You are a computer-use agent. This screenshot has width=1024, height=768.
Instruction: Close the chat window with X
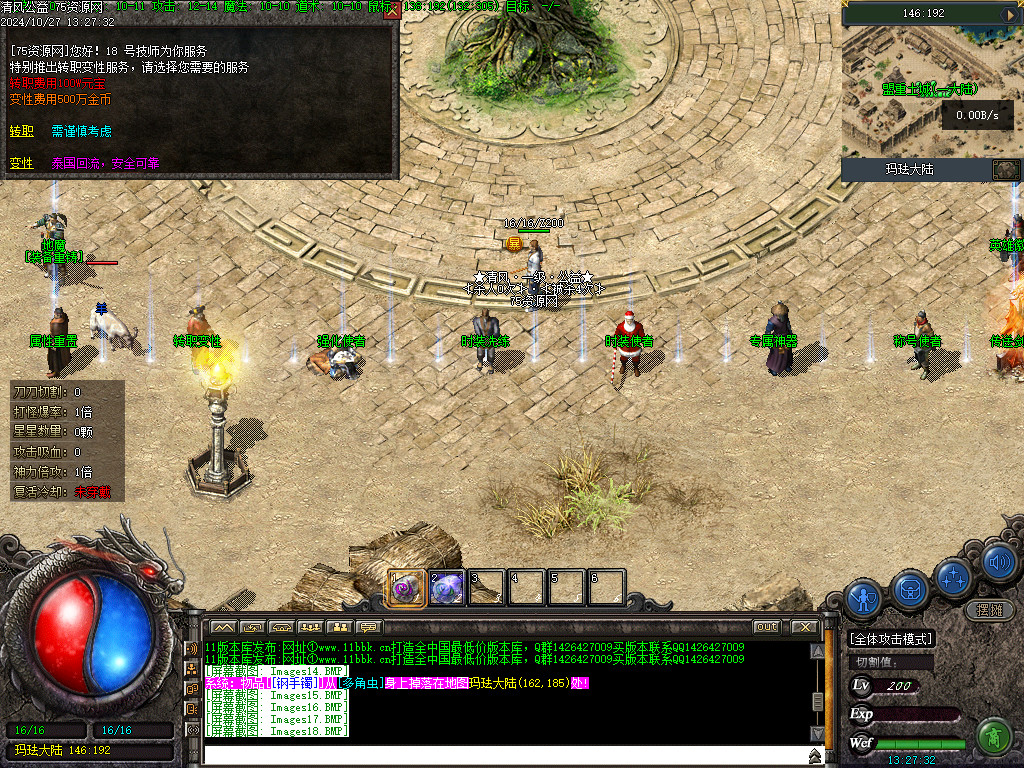click(x=805, y=627)
